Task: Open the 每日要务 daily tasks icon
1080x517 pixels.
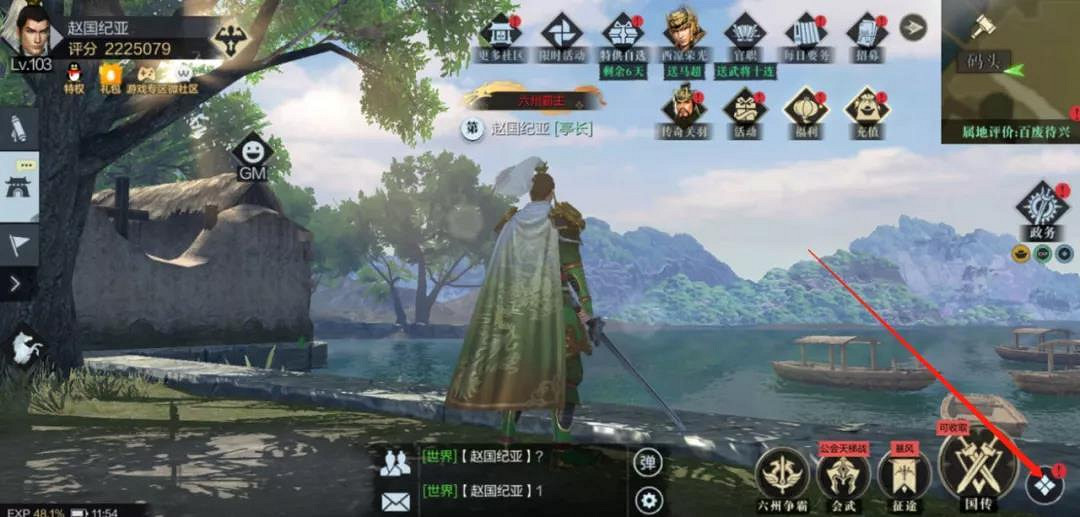Action: [x=805, y=32]
